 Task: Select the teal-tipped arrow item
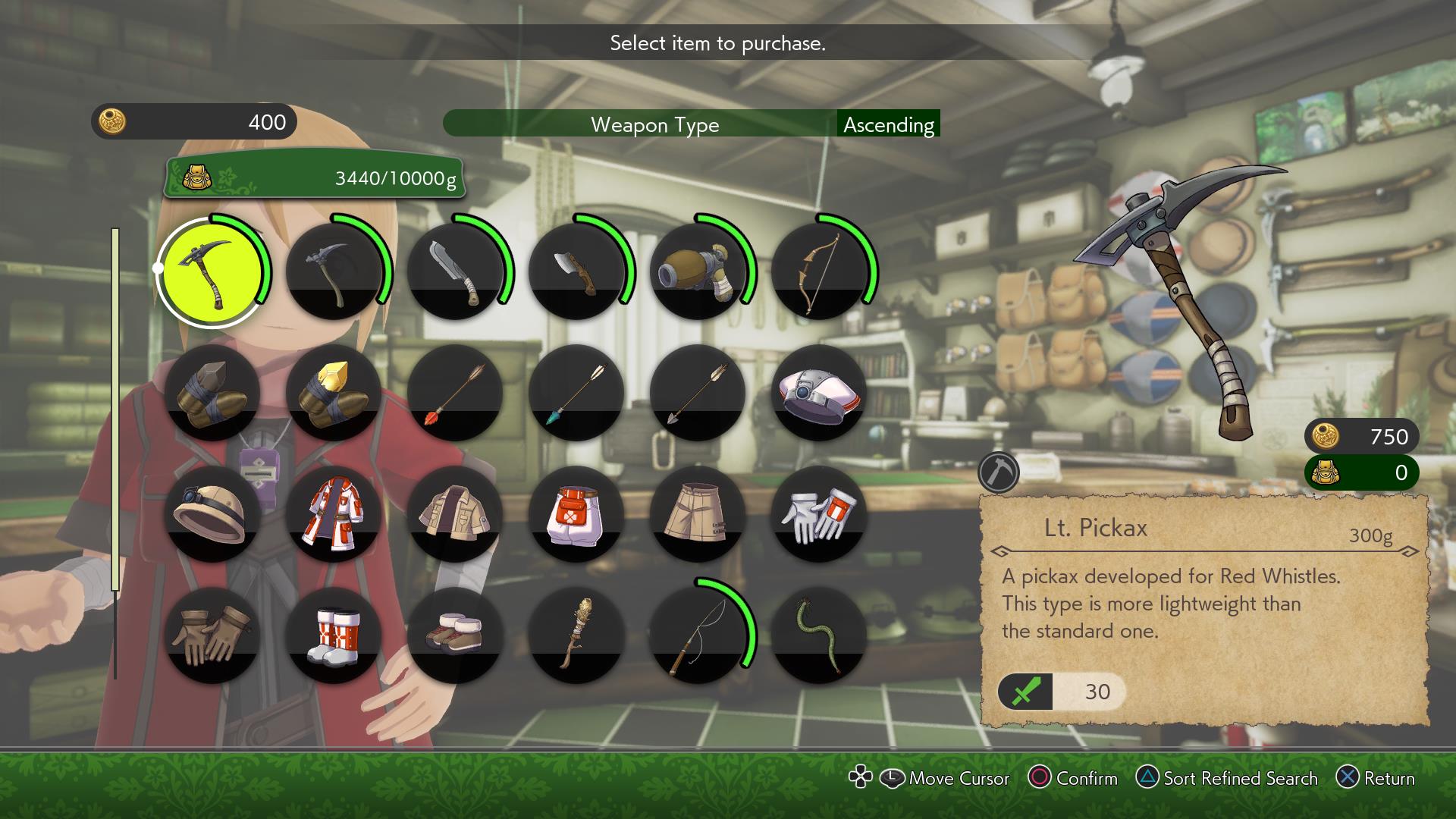(x=576, y=393)
